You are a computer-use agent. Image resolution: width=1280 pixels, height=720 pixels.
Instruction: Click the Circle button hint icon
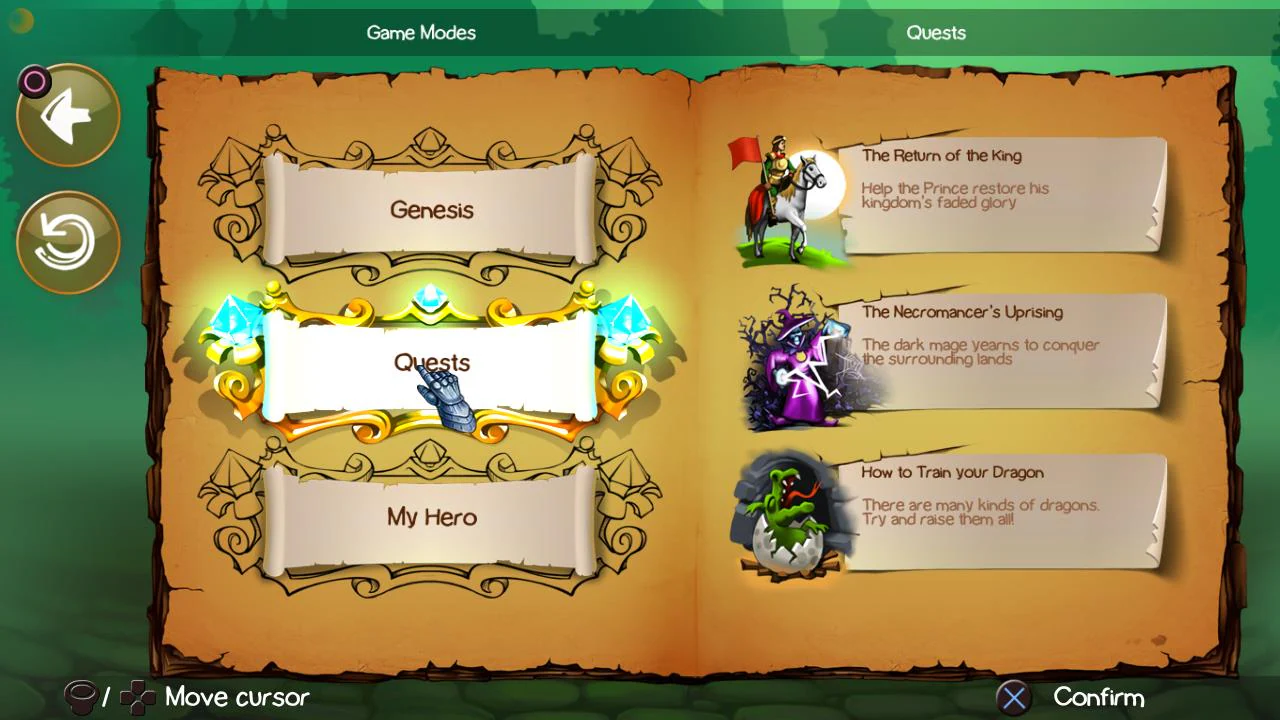click(34, 82)
